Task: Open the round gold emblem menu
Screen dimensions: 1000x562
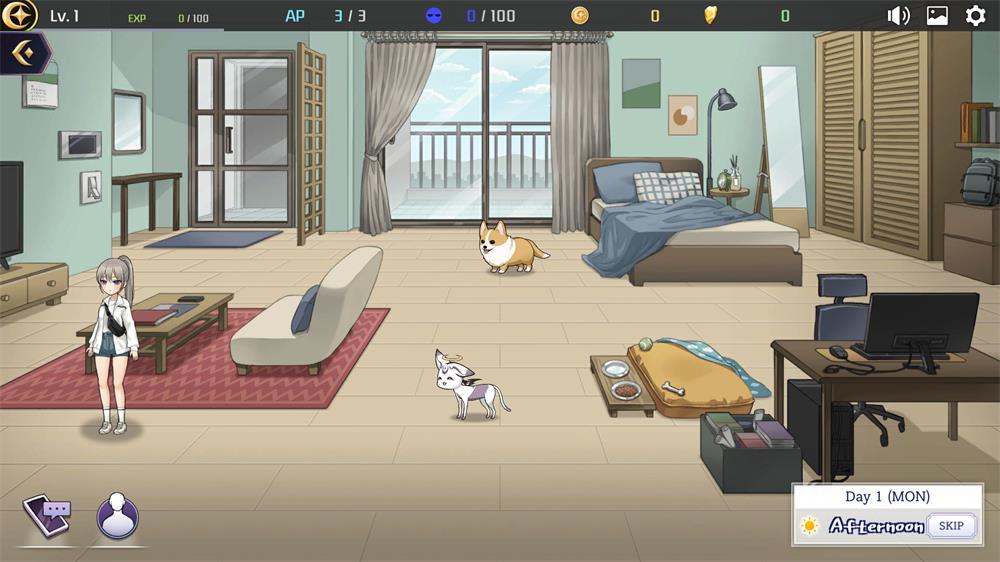Action: click(x=19, y=15)
